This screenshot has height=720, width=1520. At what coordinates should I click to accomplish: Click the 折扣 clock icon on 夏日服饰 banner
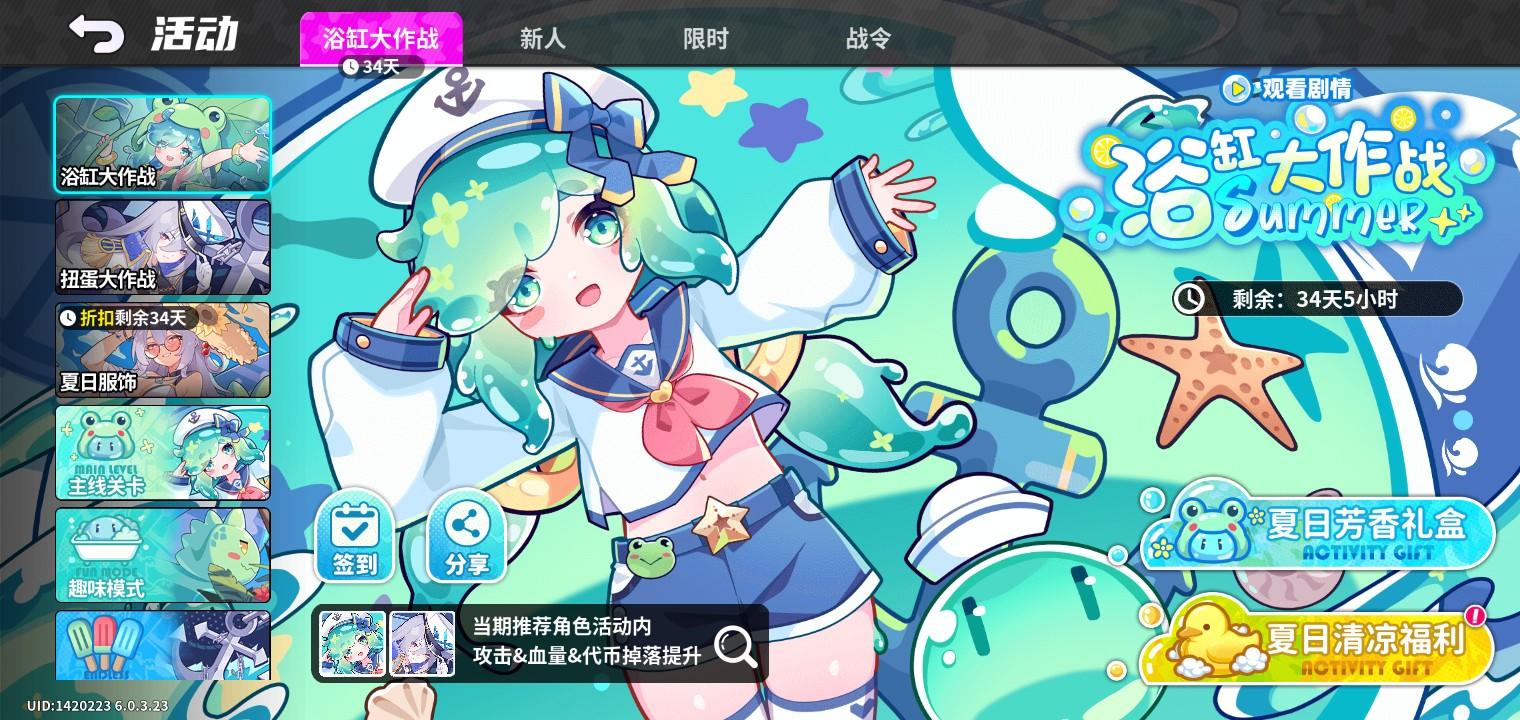tap(70, 318)
